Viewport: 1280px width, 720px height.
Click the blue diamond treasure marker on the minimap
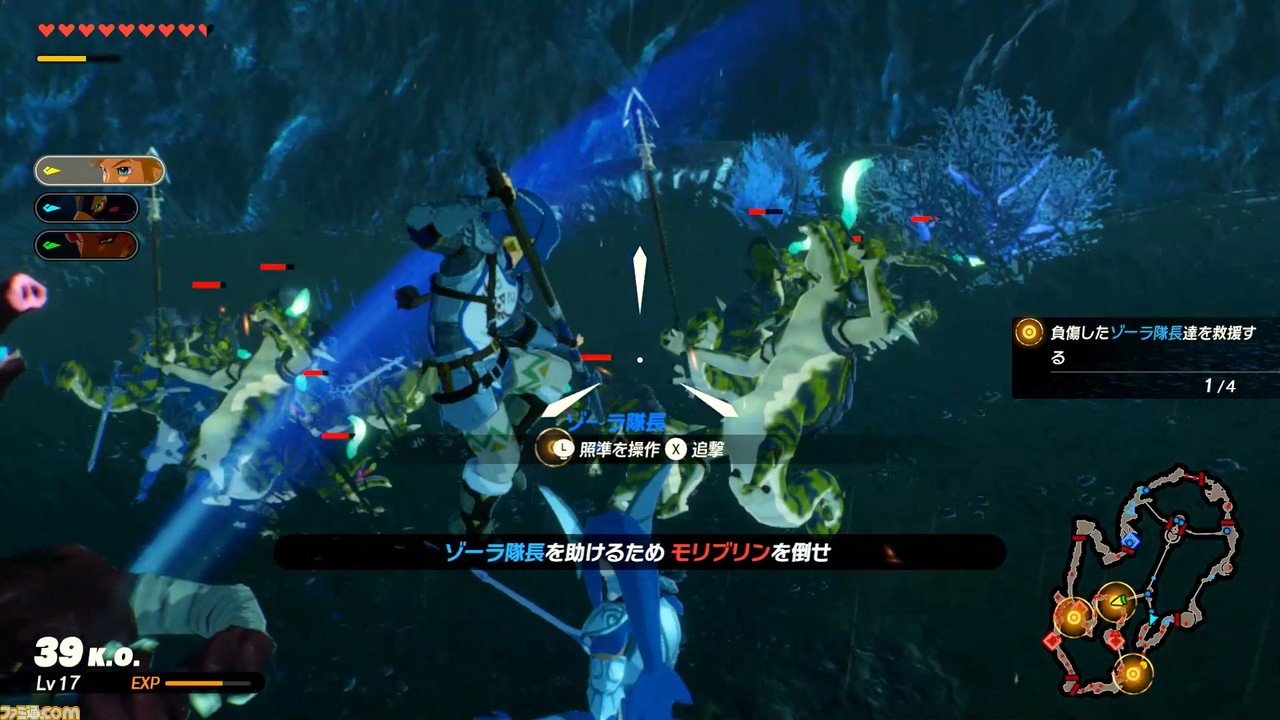coord(1131,540)
